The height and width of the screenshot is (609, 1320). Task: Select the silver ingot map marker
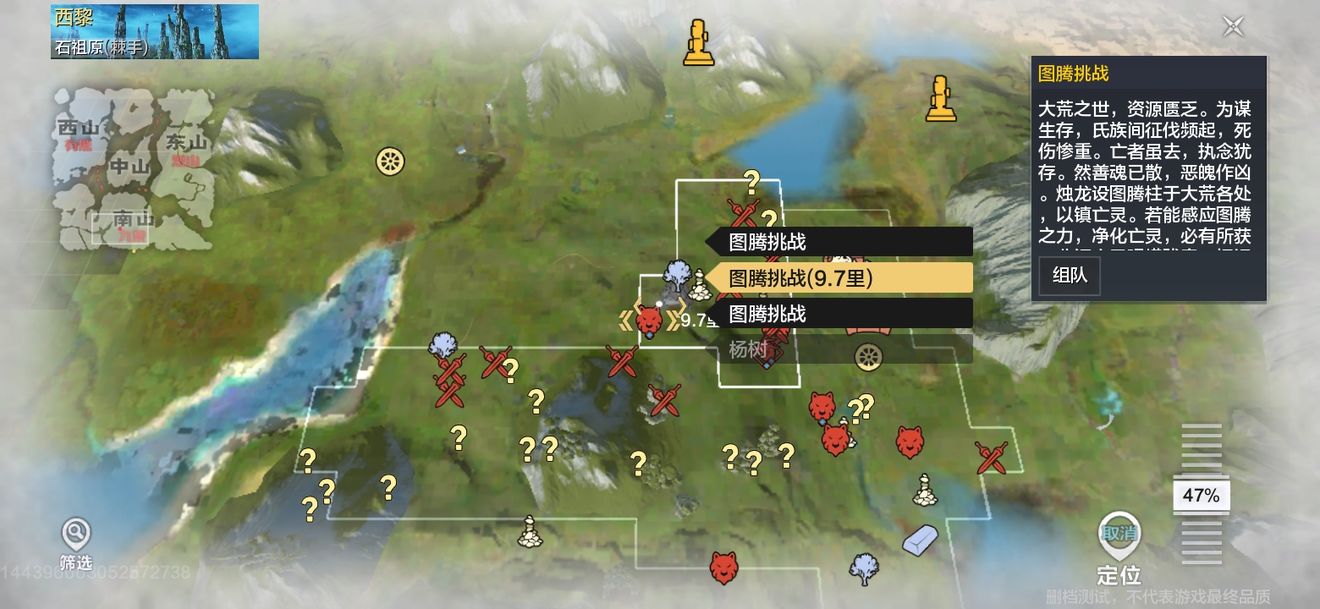click(920, 539)
